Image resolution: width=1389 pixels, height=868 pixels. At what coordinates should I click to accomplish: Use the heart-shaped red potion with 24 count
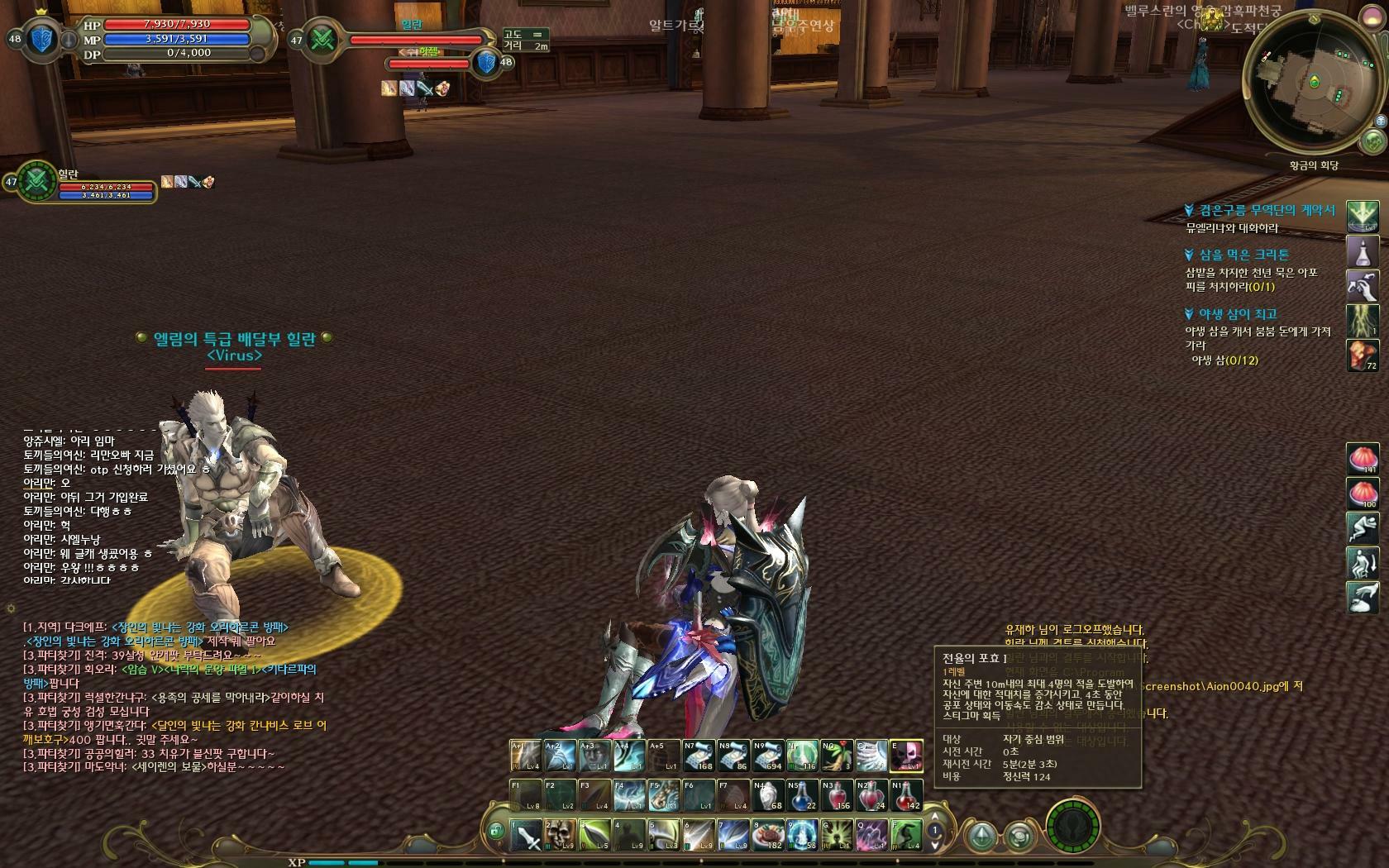coord(871,795)
